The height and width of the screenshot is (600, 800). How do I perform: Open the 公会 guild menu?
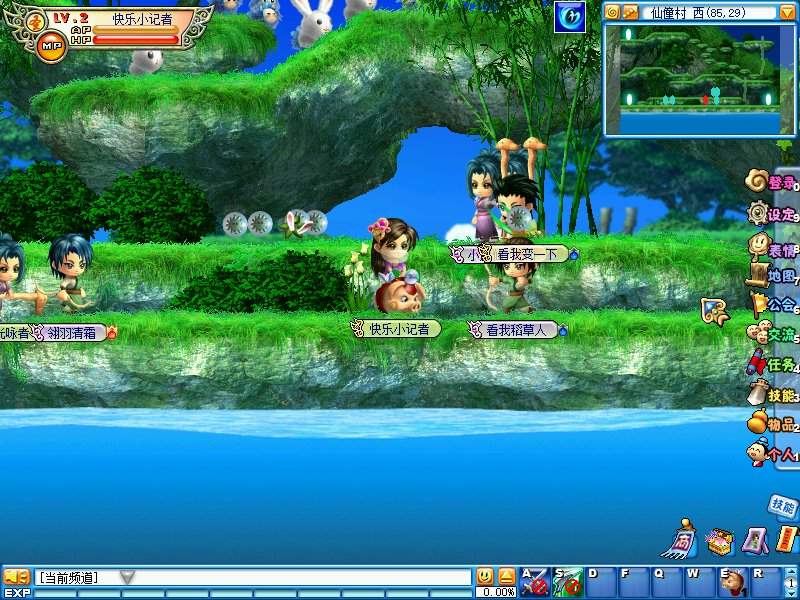[x=774, y=305]
